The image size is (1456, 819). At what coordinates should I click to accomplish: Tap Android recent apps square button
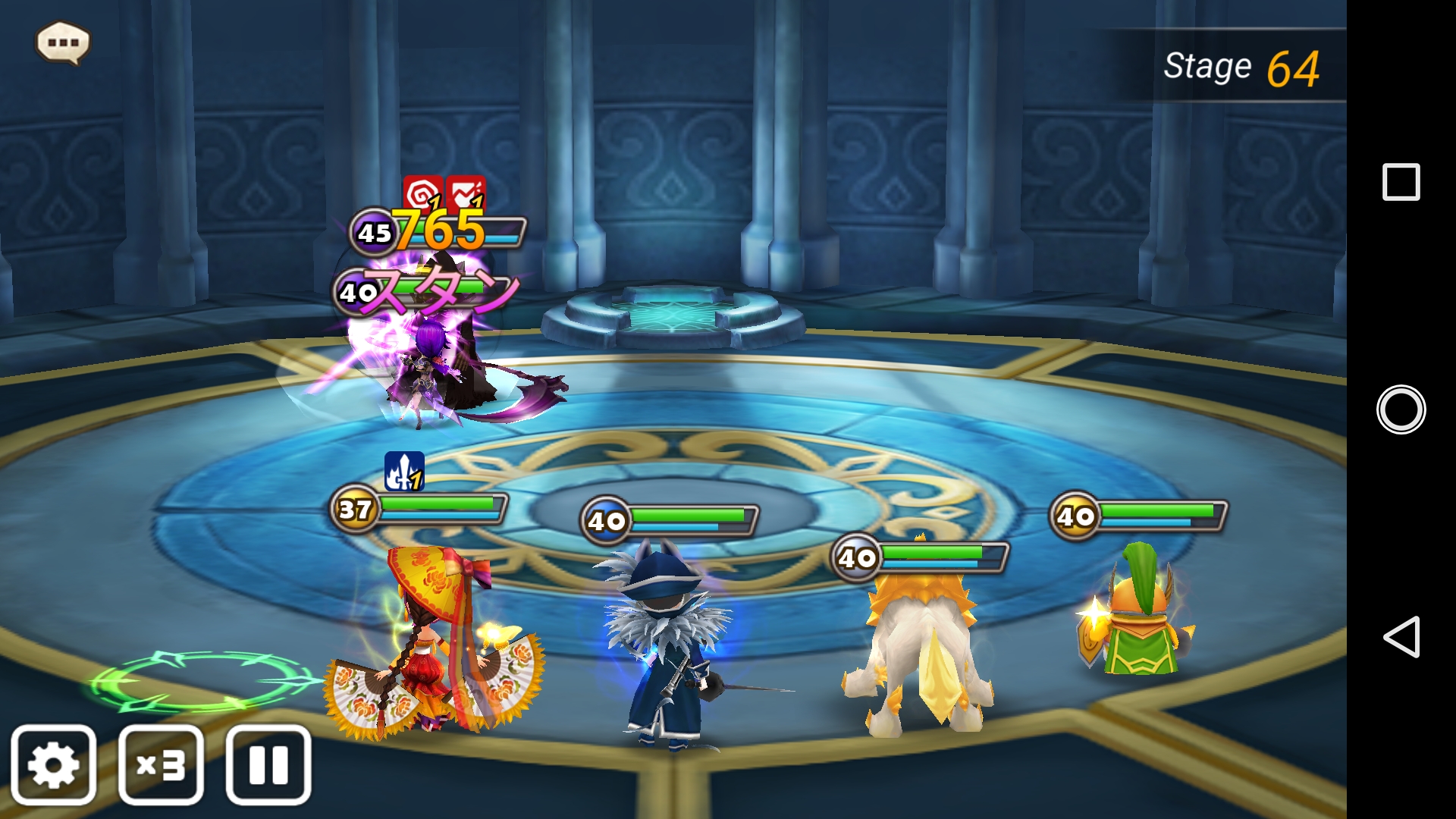1401,182
